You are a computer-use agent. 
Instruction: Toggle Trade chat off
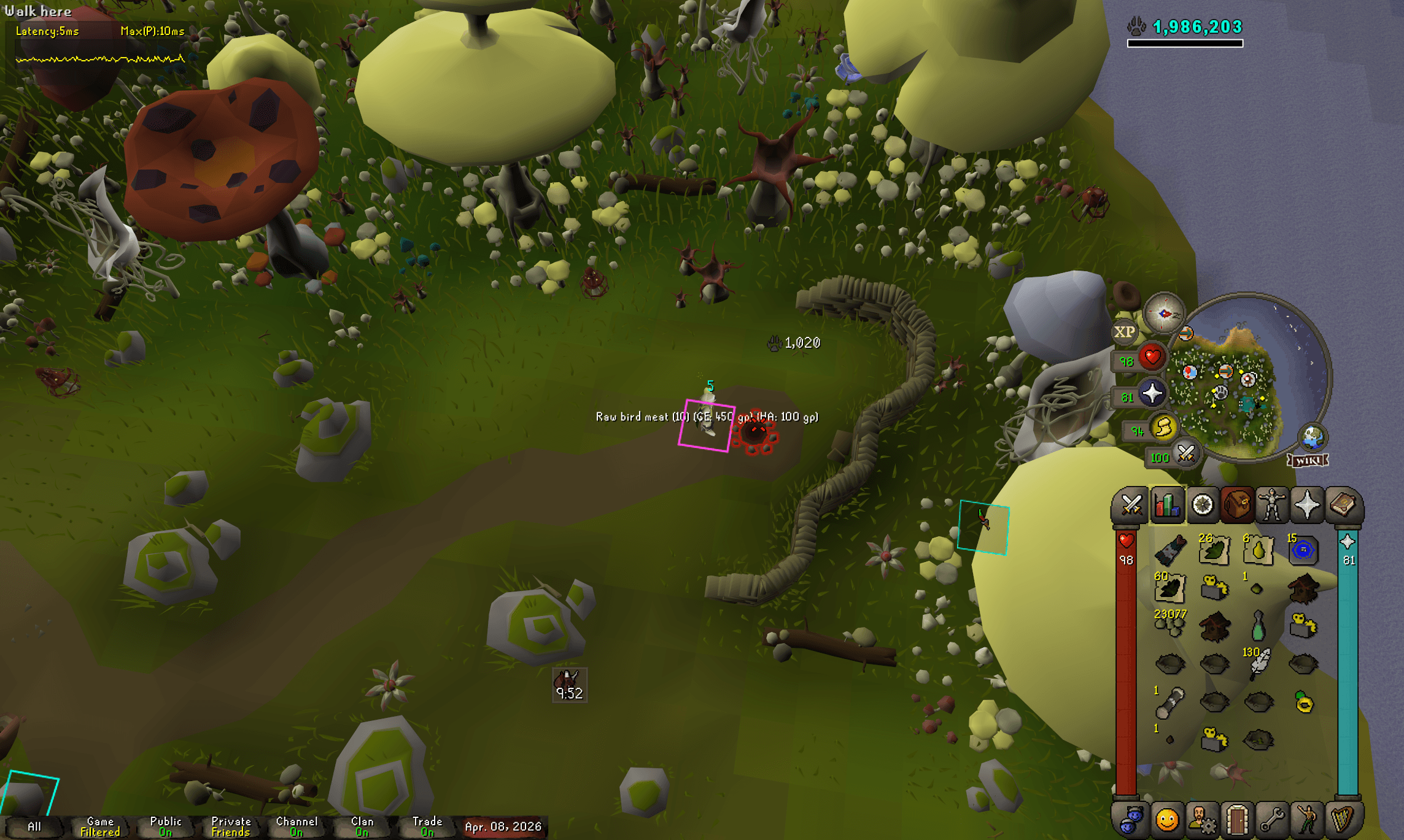point(428,825)
